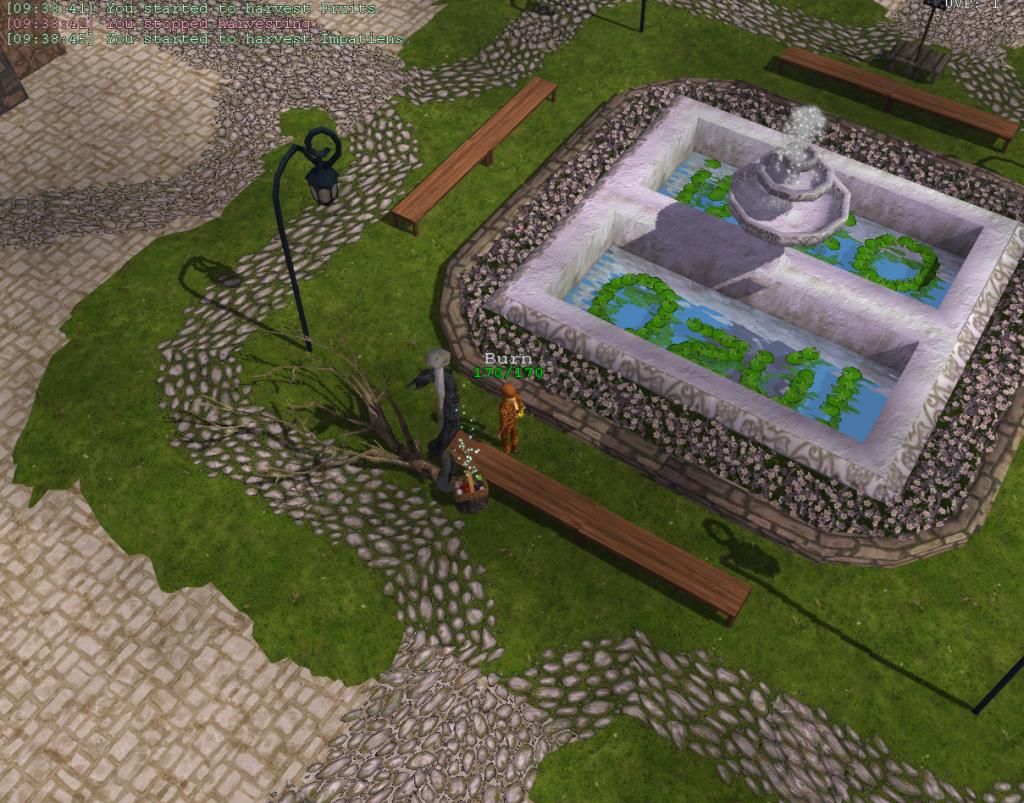1024x803 pixels.
Task: Click the harvest message chat log
Action: click(x=208, y=23)
